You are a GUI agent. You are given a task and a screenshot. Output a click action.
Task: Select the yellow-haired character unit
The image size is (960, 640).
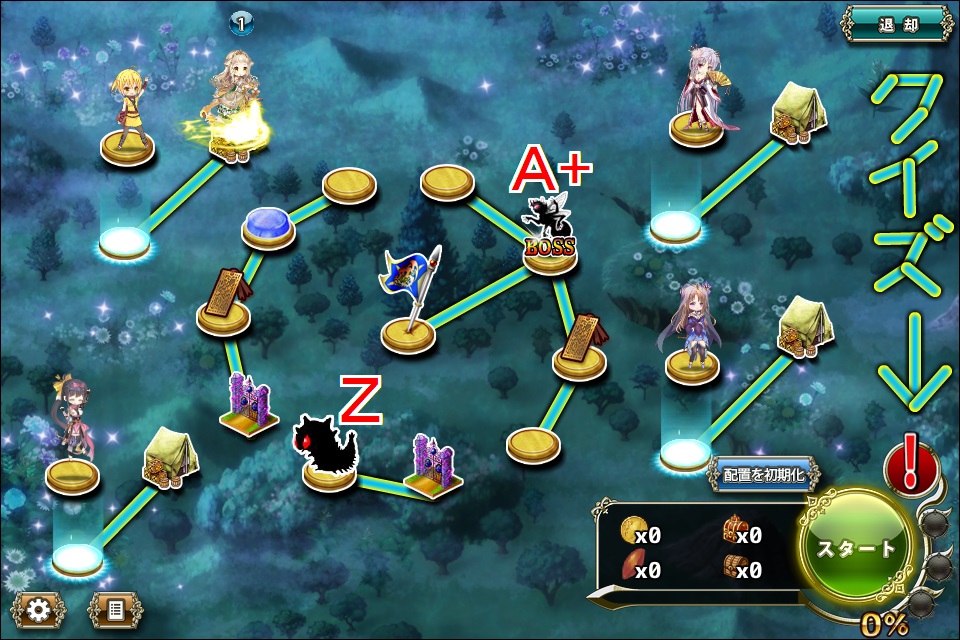point(127,112)
